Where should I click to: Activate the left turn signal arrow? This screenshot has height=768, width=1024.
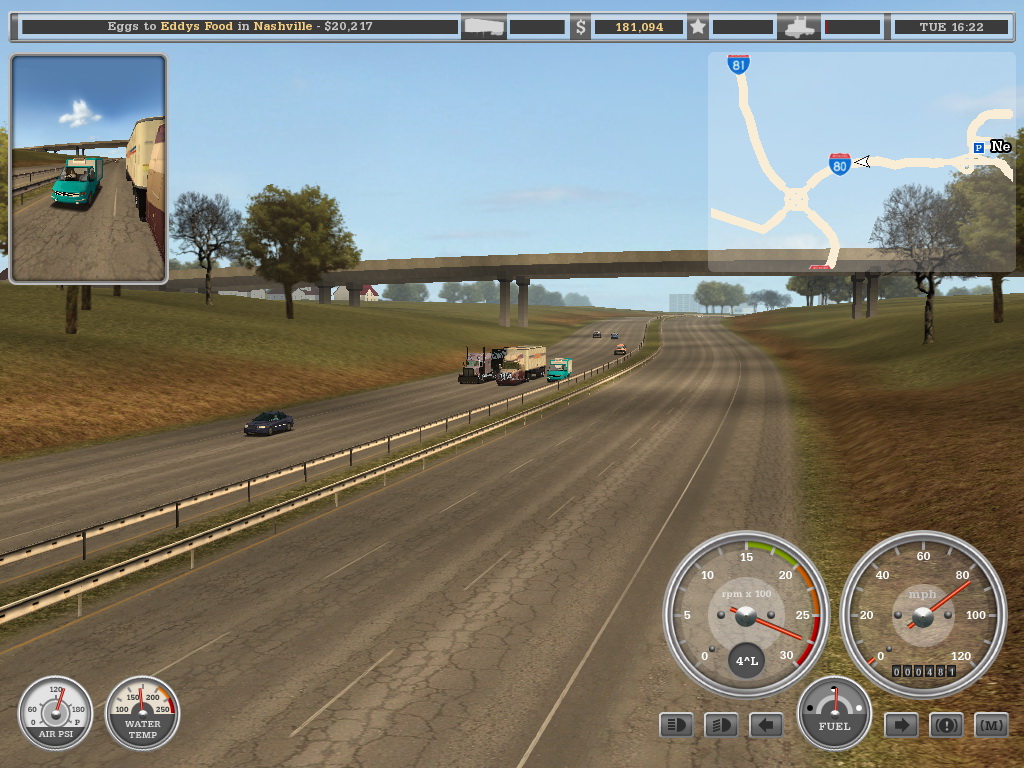[766, 725]
